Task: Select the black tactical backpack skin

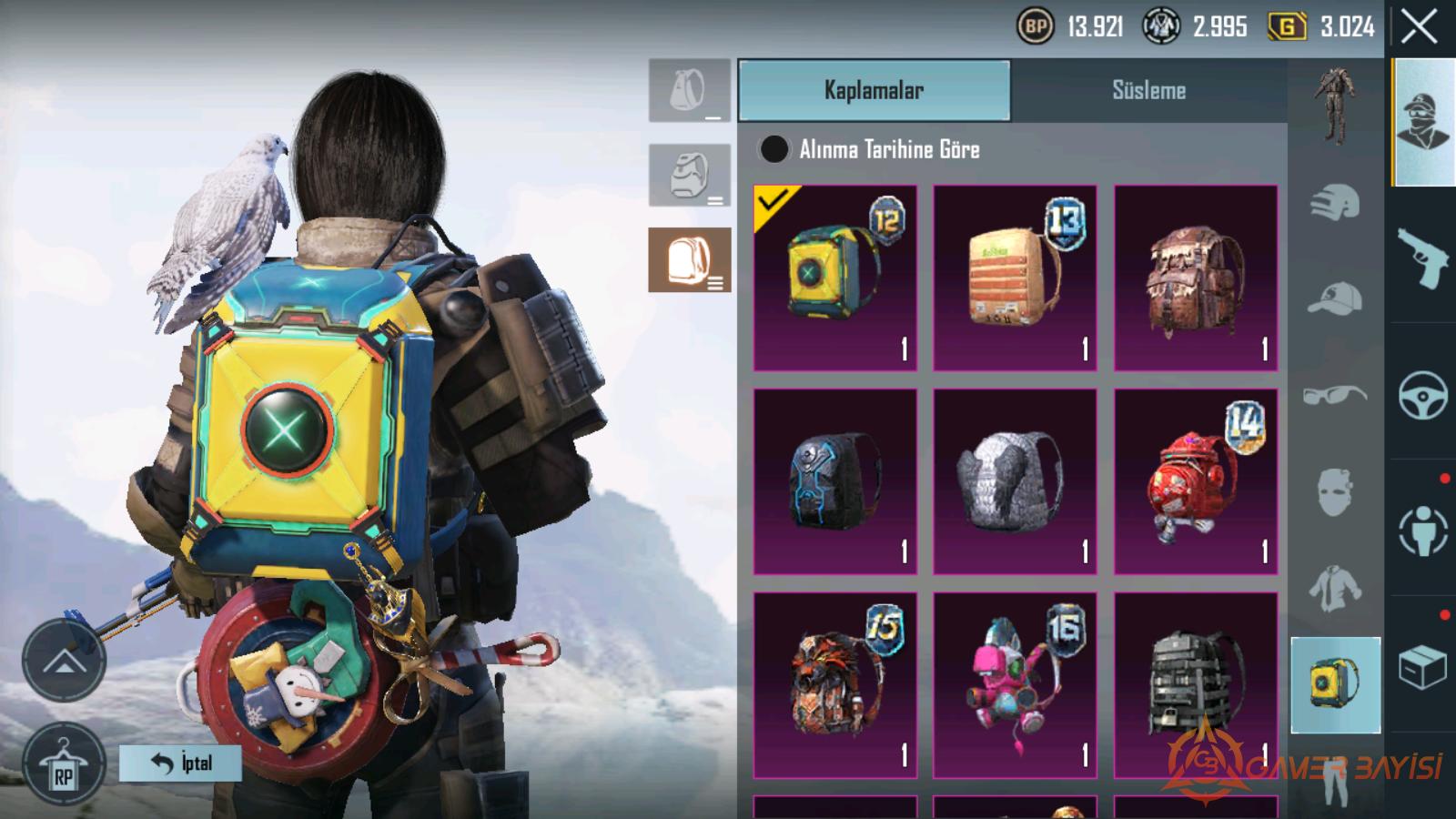Action: 1196,685
